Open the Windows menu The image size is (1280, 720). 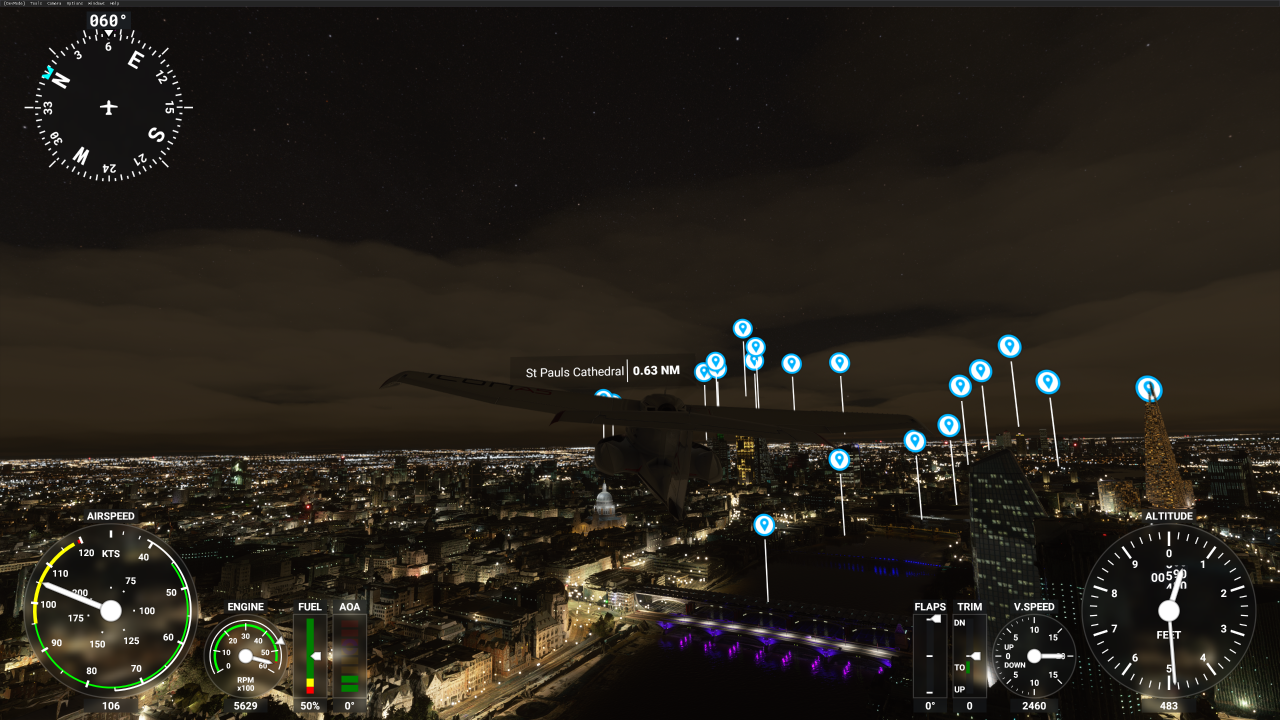tap(96, 3)
